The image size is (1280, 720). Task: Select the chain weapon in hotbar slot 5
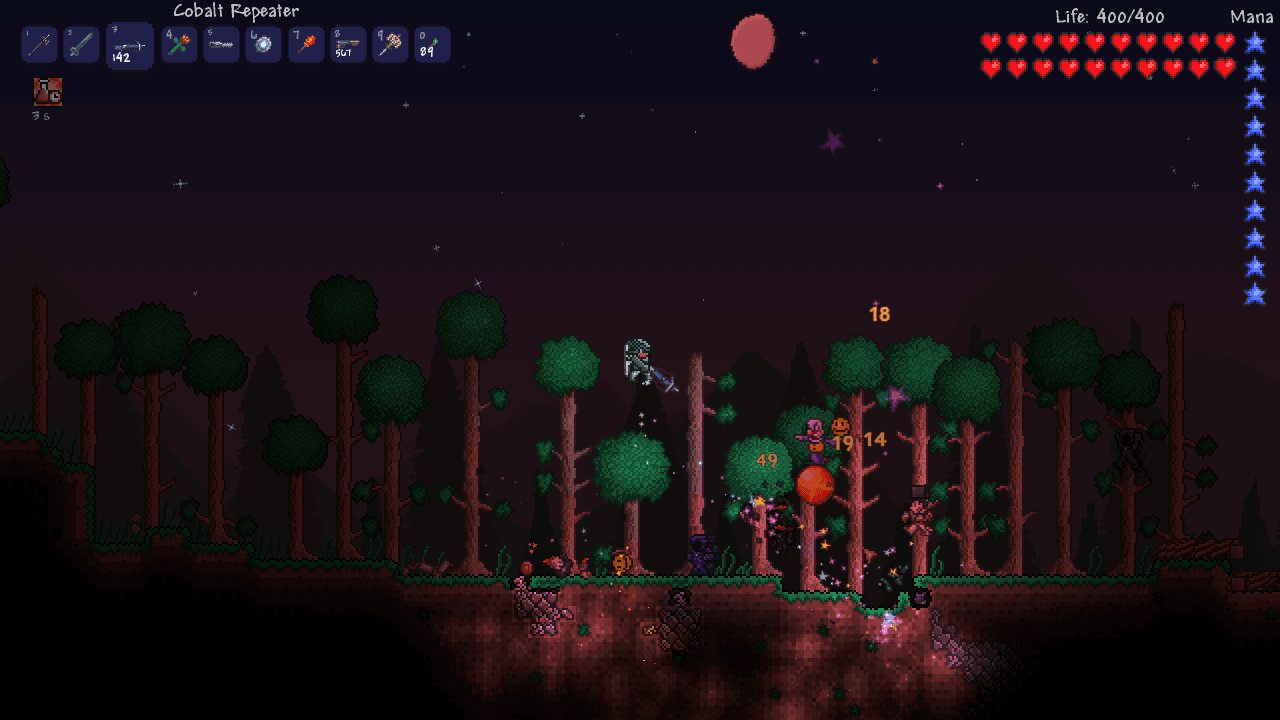(220, 44)
